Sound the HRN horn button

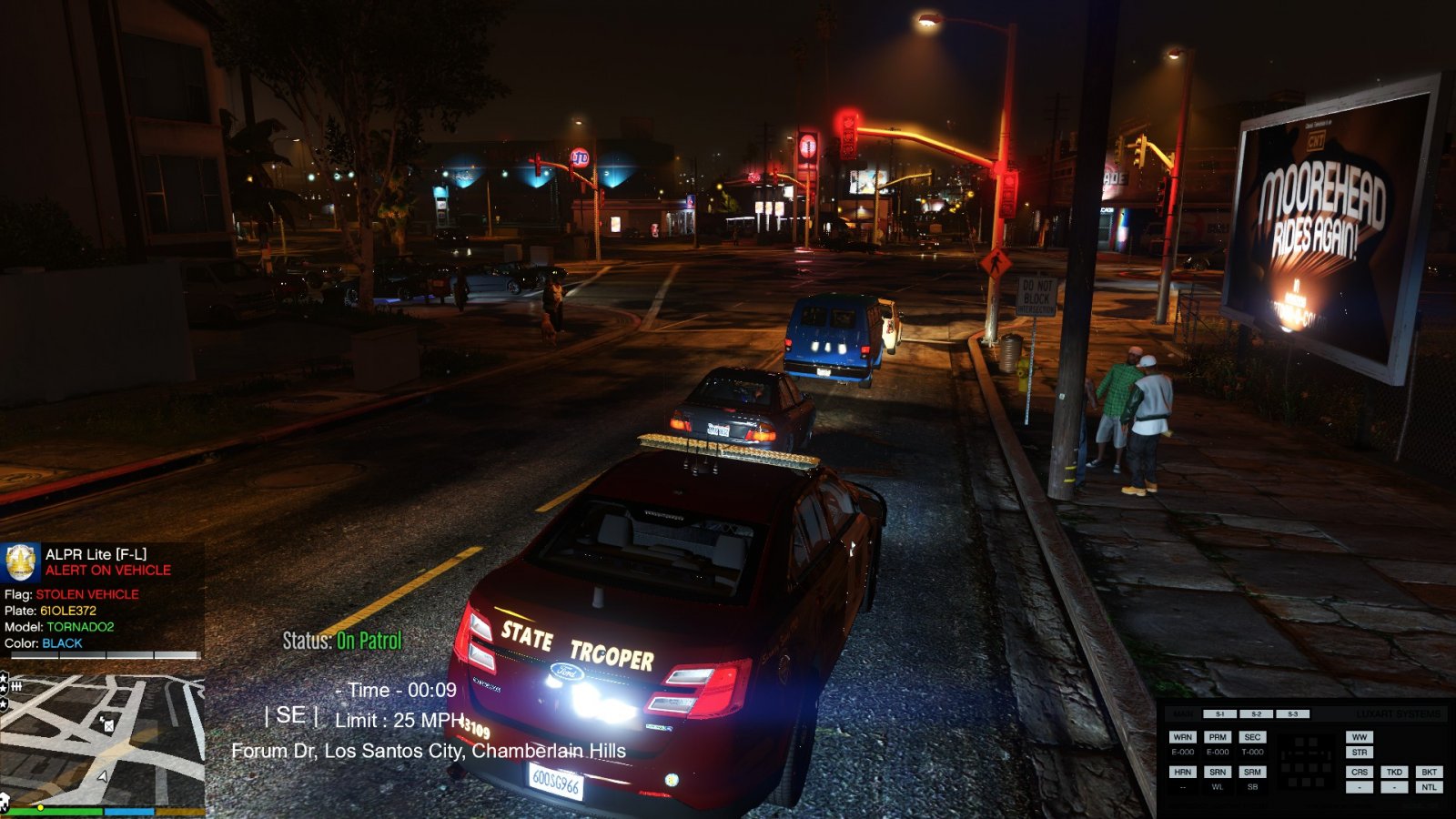pos(1182,772)
